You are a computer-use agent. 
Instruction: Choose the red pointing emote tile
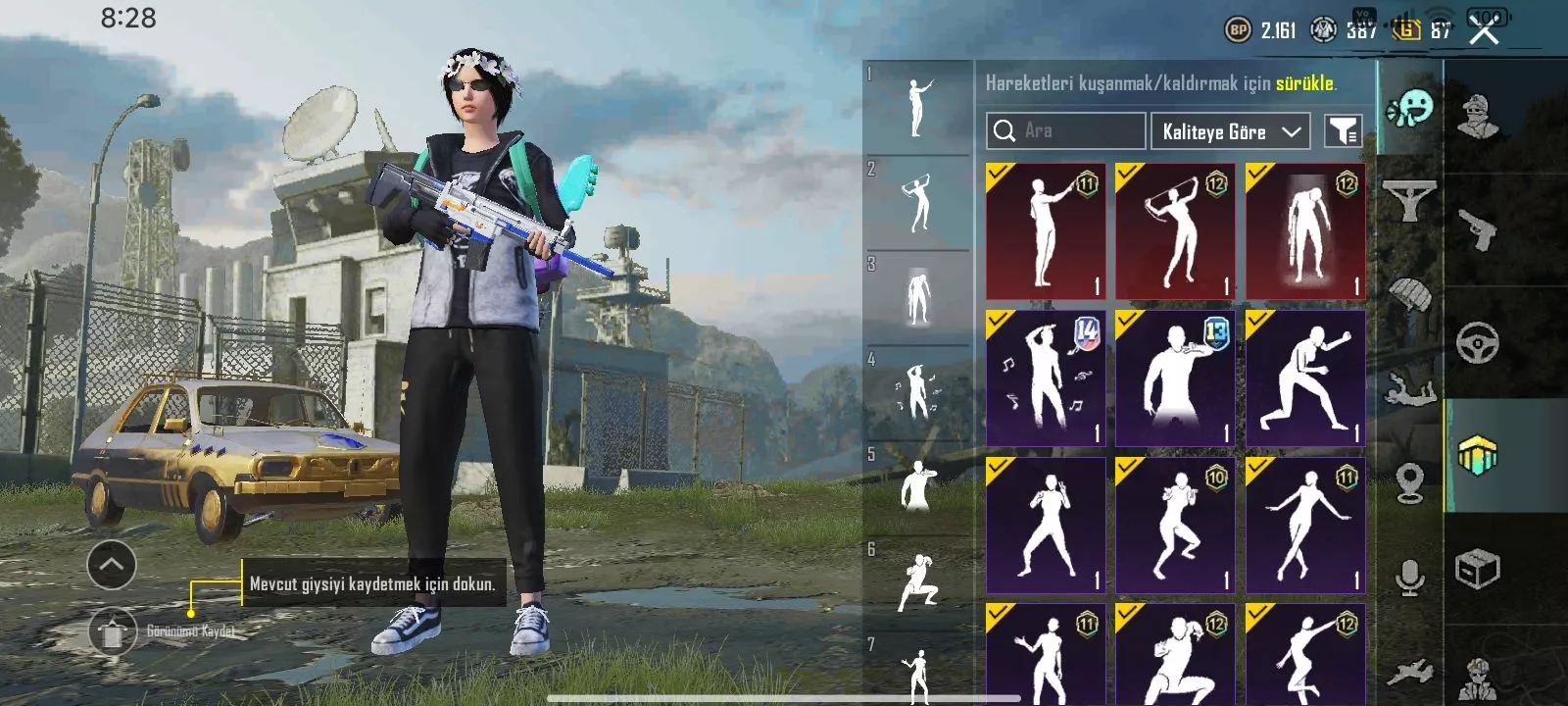pos(1046,231)
